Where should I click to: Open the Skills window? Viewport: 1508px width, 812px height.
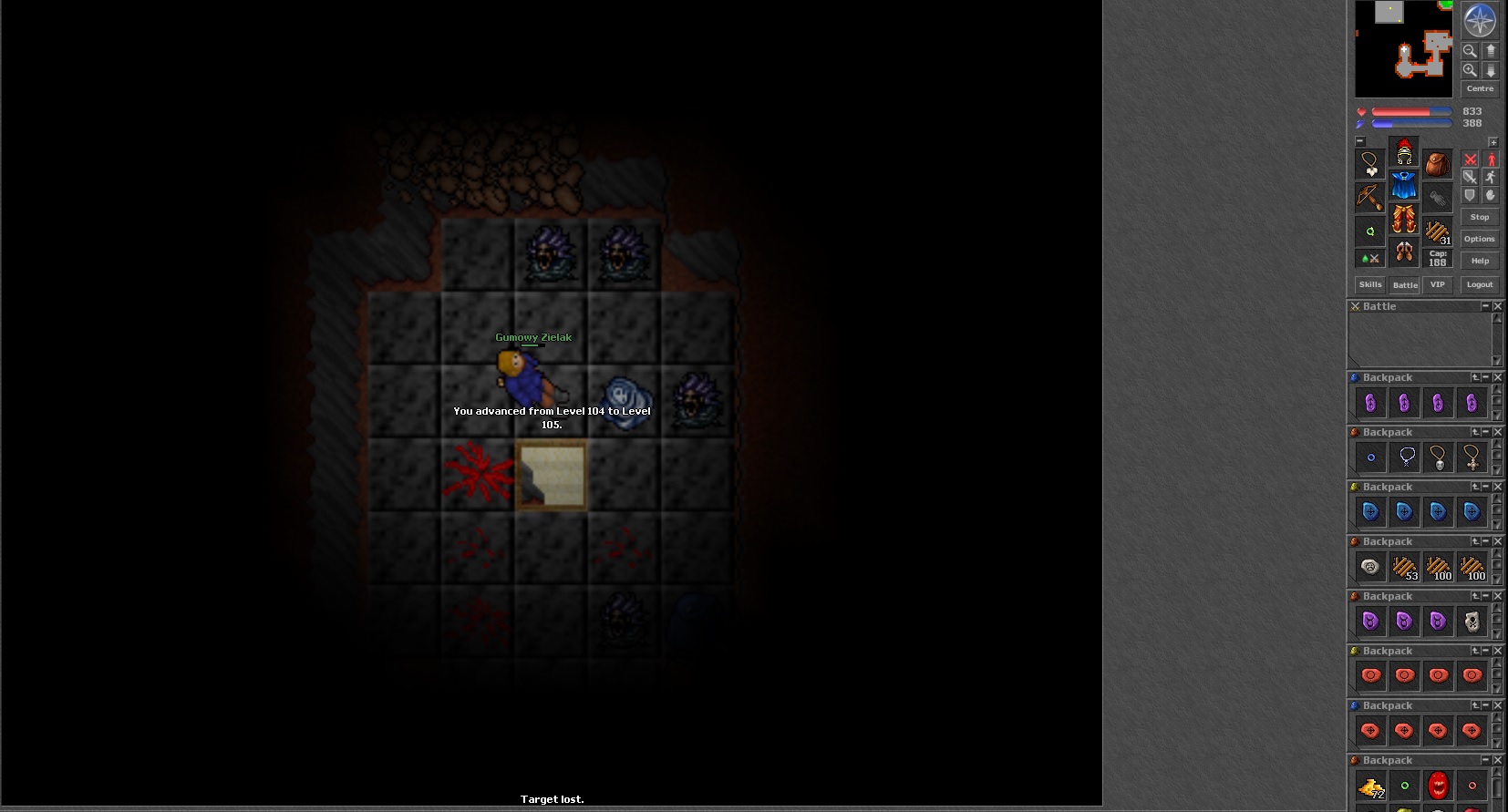tap(1370, 284)
